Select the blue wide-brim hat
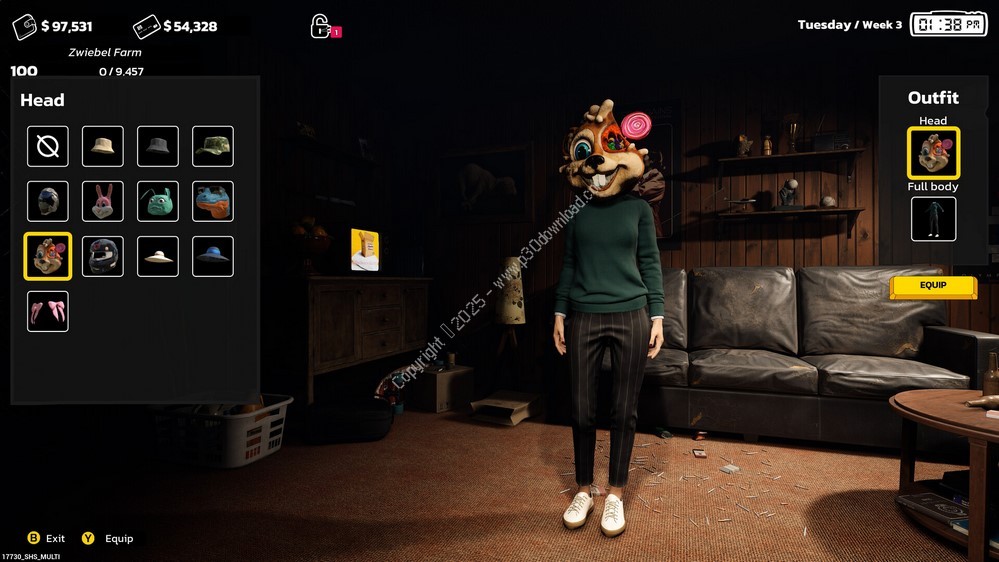The height and width of the screenshot is (562, 999). (x=213, y=256)
